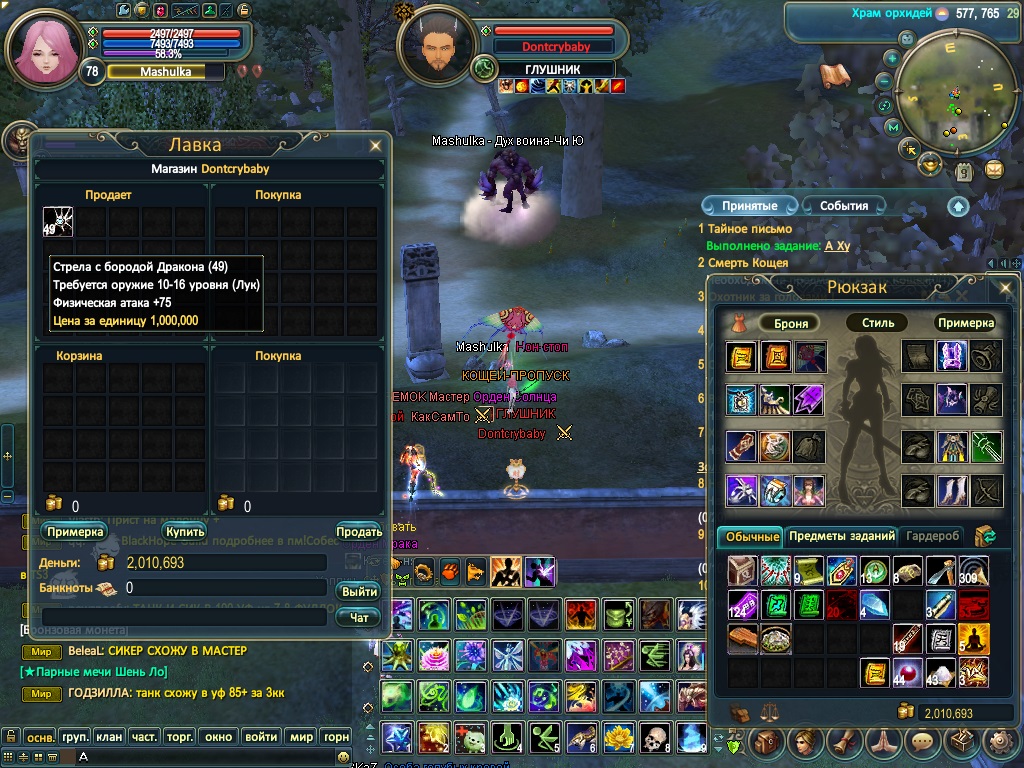Close the Рюкзак backpack window
Viewport: 1024px width, 768px height.
click(x=1005, y=288)
